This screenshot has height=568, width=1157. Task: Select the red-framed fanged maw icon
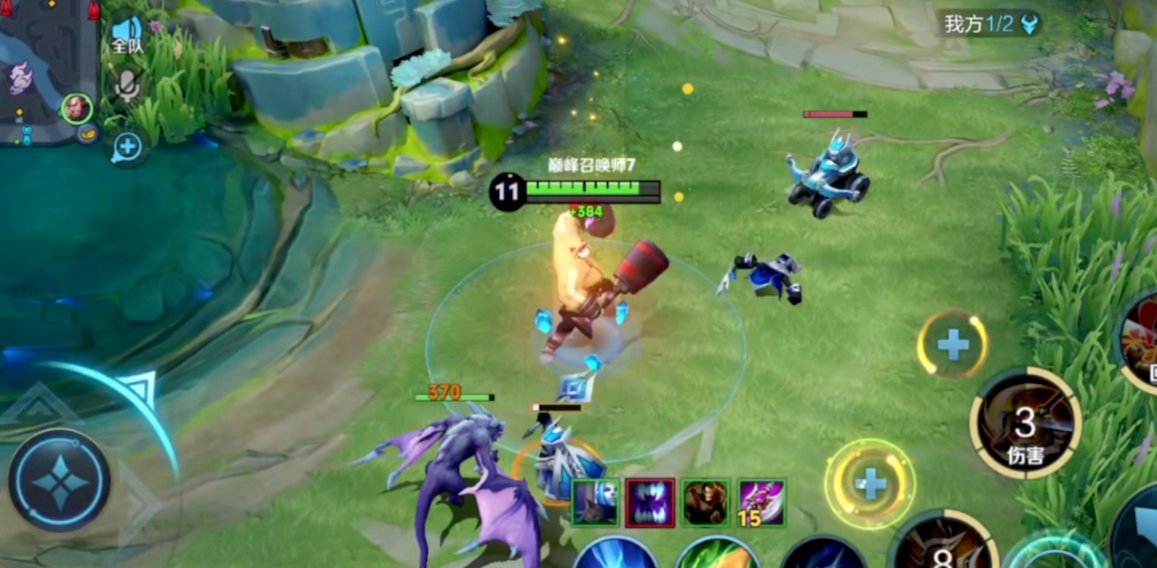[x=650, y=502]
